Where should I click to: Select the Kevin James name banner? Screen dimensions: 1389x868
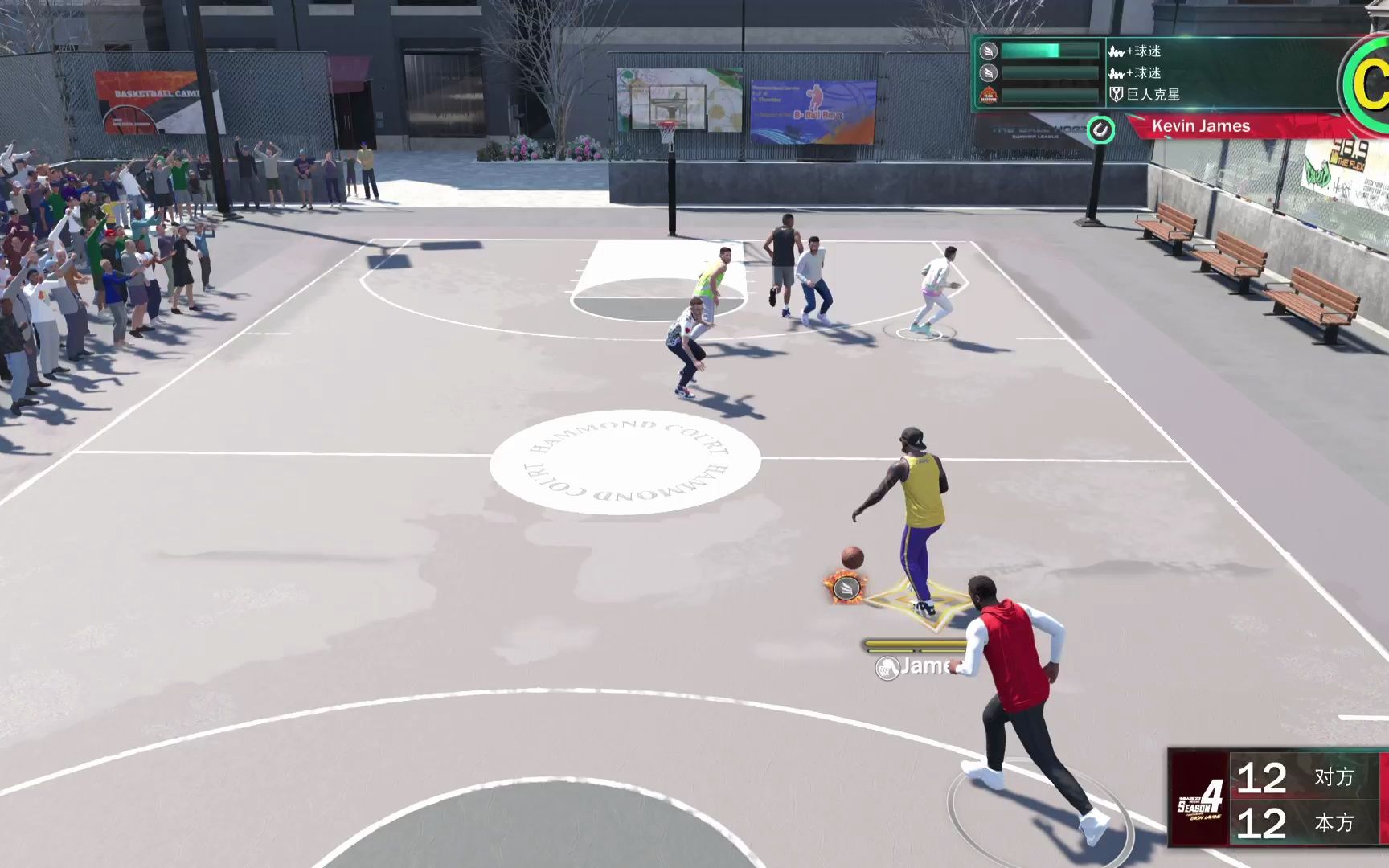point(1199,126)
